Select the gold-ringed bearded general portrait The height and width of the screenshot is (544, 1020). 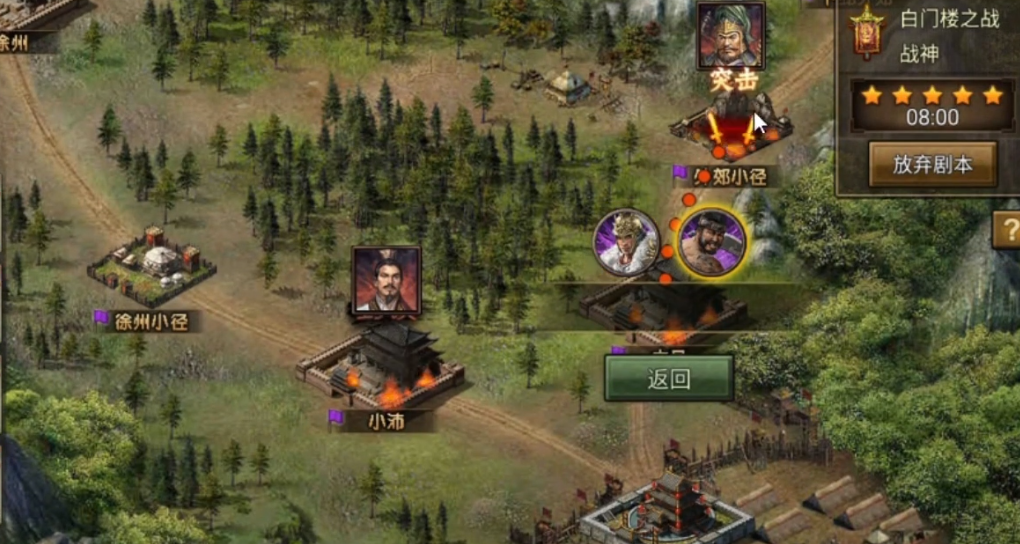(712, 242)
